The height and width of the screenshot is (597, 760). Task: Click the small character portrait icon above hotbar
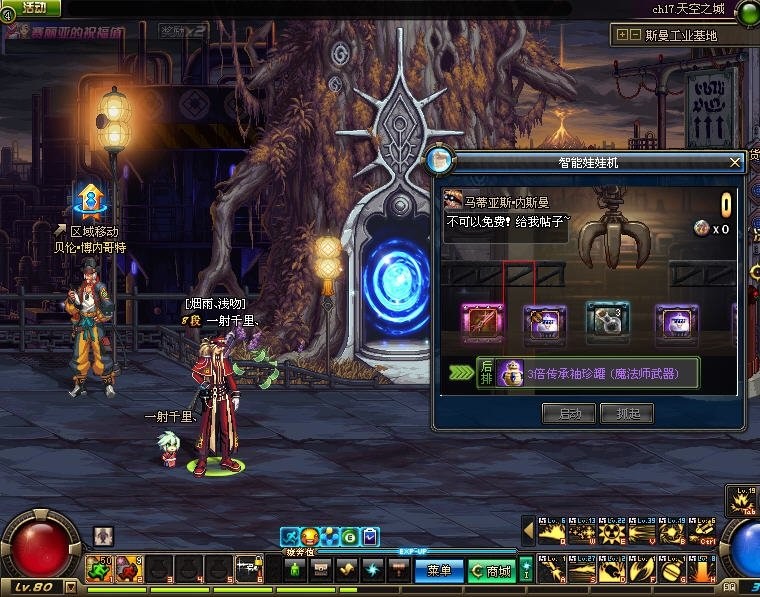(x=103, y=536)
